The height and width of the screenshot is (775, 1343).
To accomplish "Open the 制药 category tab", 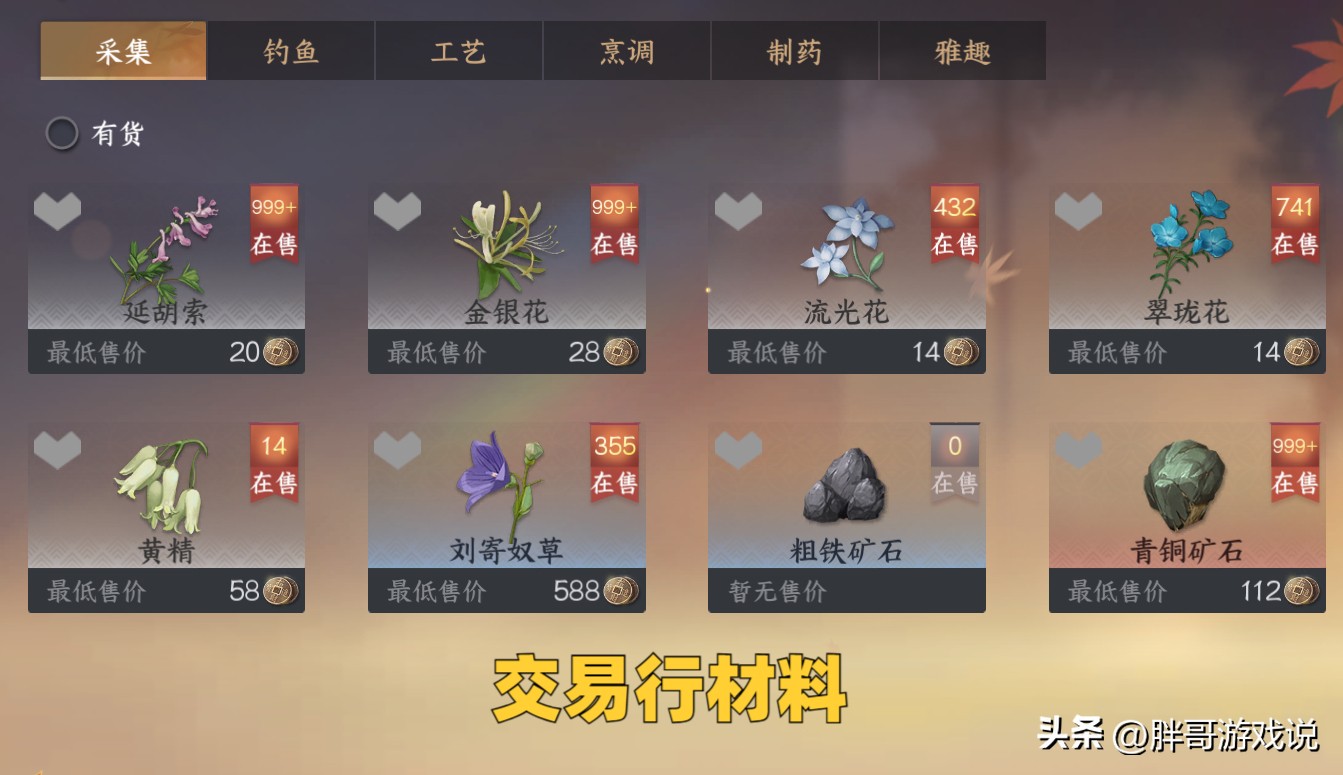I will pyautogui.click(x=794, y=51).
